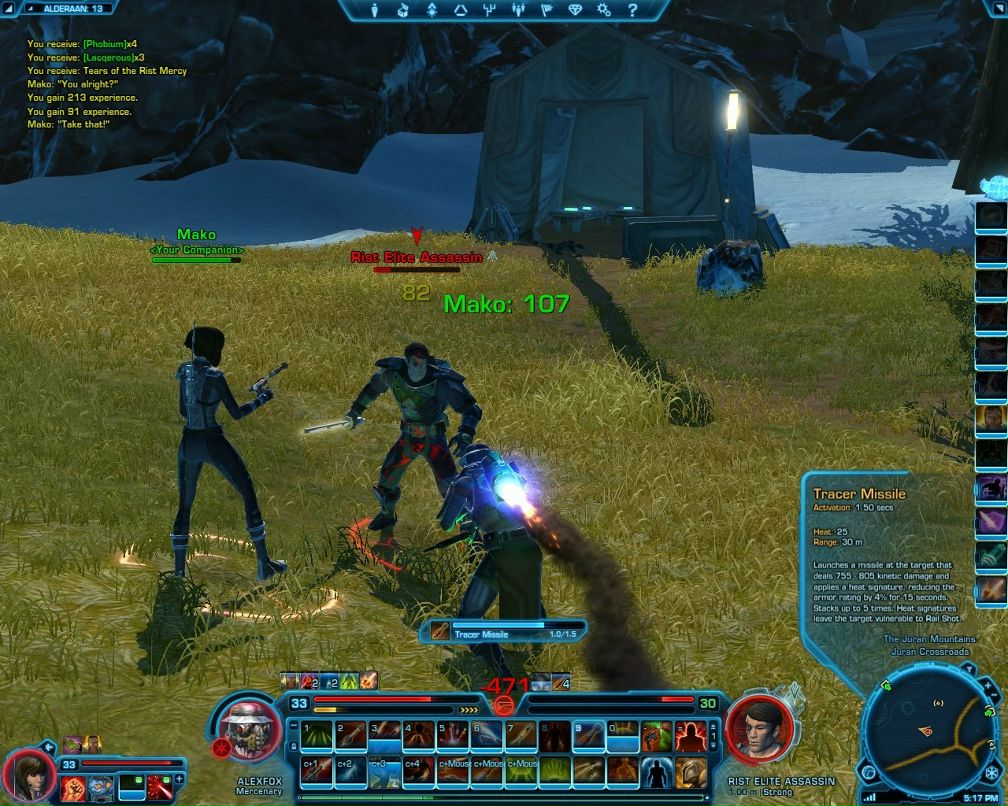Activate the golden helmet ability icon
1008x806 pixels.
[x=689, y=771]
